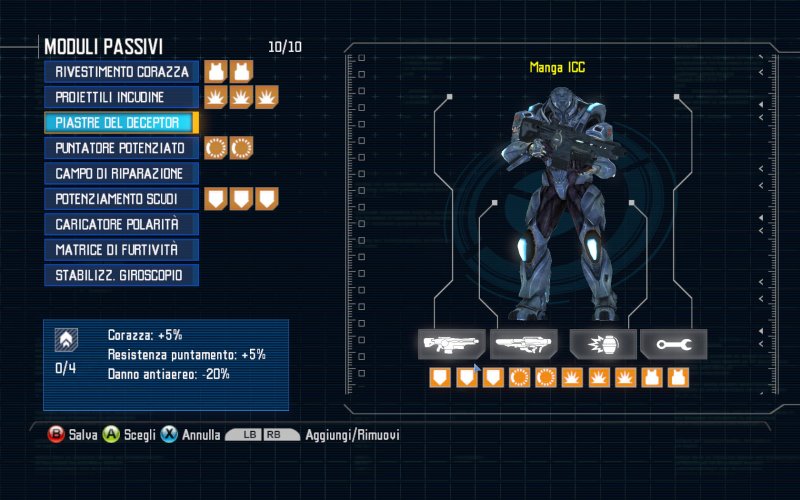Select Stabilizz. Giroscopio module
Viewport: 800px width, 500px height.
point(122,275)
